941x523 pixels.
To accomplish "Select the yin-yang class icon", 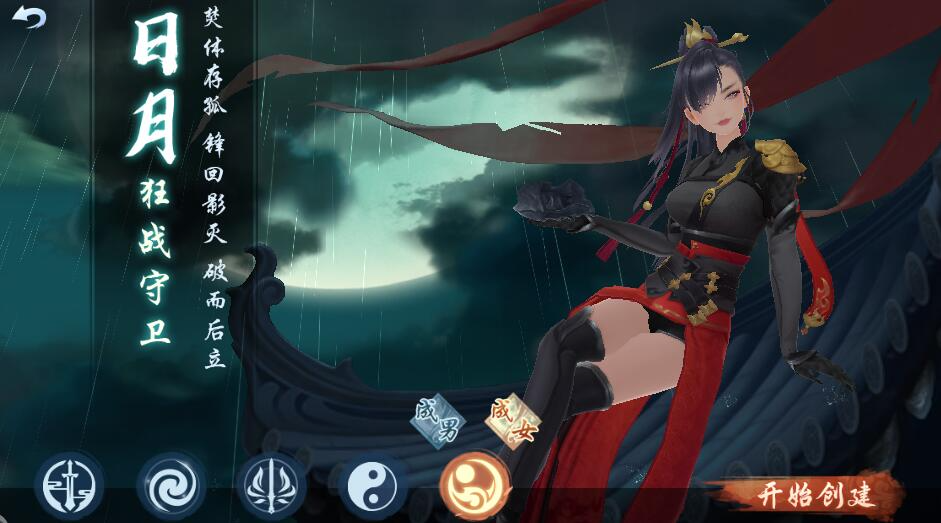I will pyautogui.click(x=372, y=486).
